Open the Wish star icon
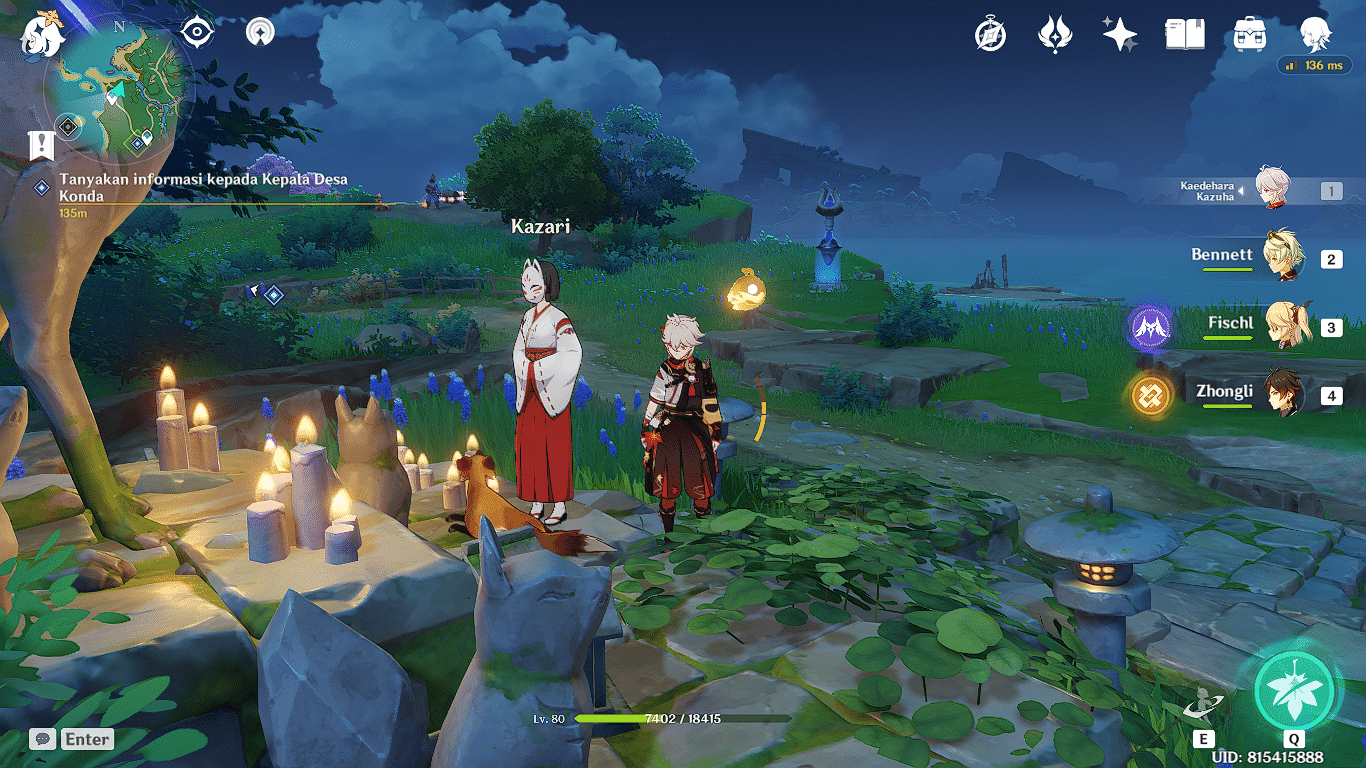1366x768 pixels. [x=1119, y=35]
